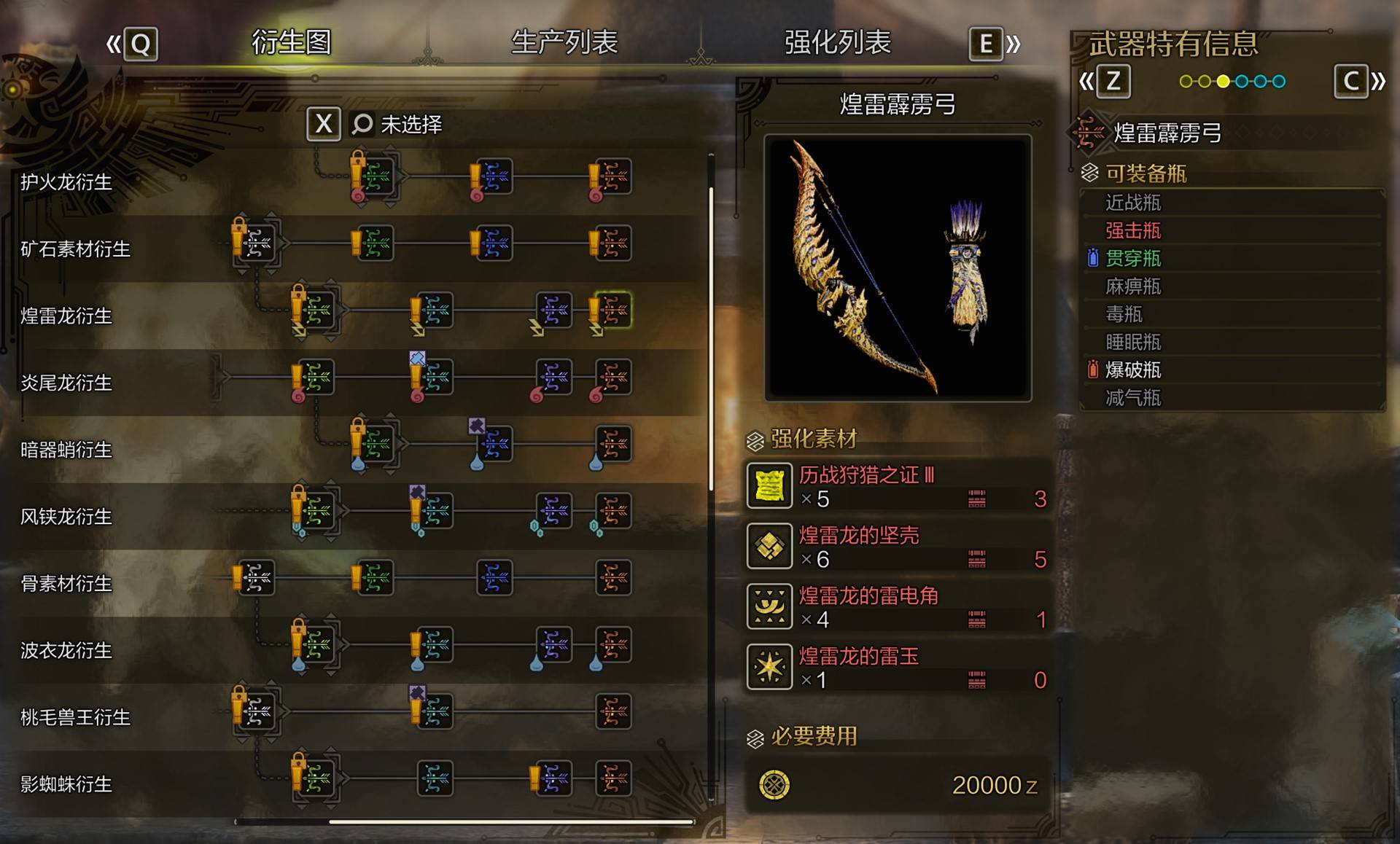Click the right E arrow navigation
Screen dimensions: 1400x844
pyautogui.click(x=986, y=44)
